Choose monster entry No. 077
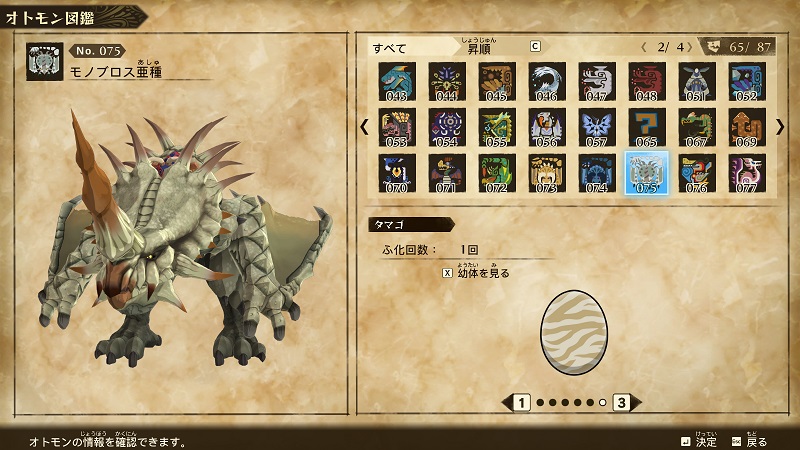 click(x=746, y=172)
